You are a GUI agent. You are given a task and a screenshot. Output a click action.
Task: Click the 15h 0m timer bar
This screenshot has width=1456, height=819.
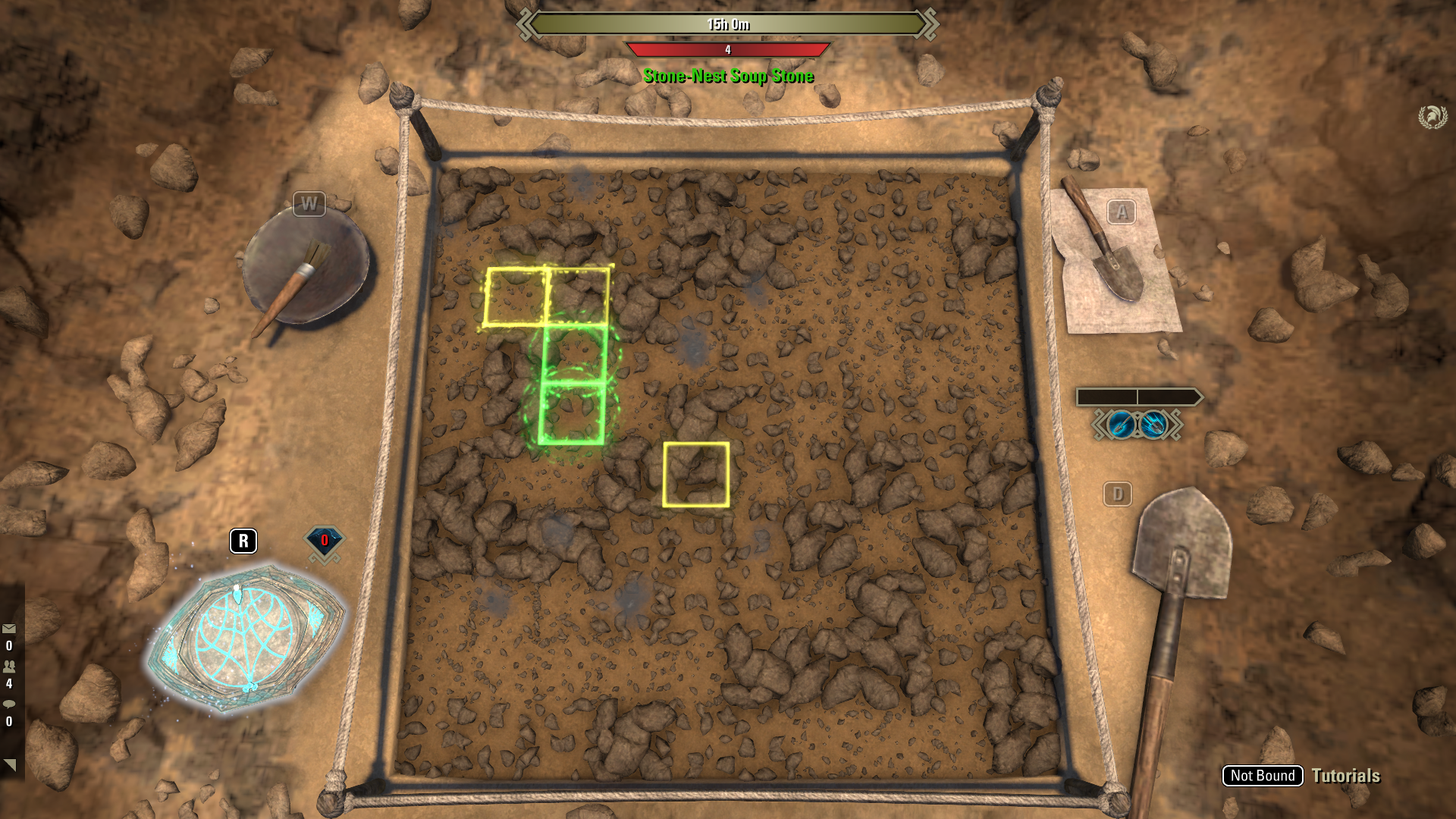[x=728, y=24]
